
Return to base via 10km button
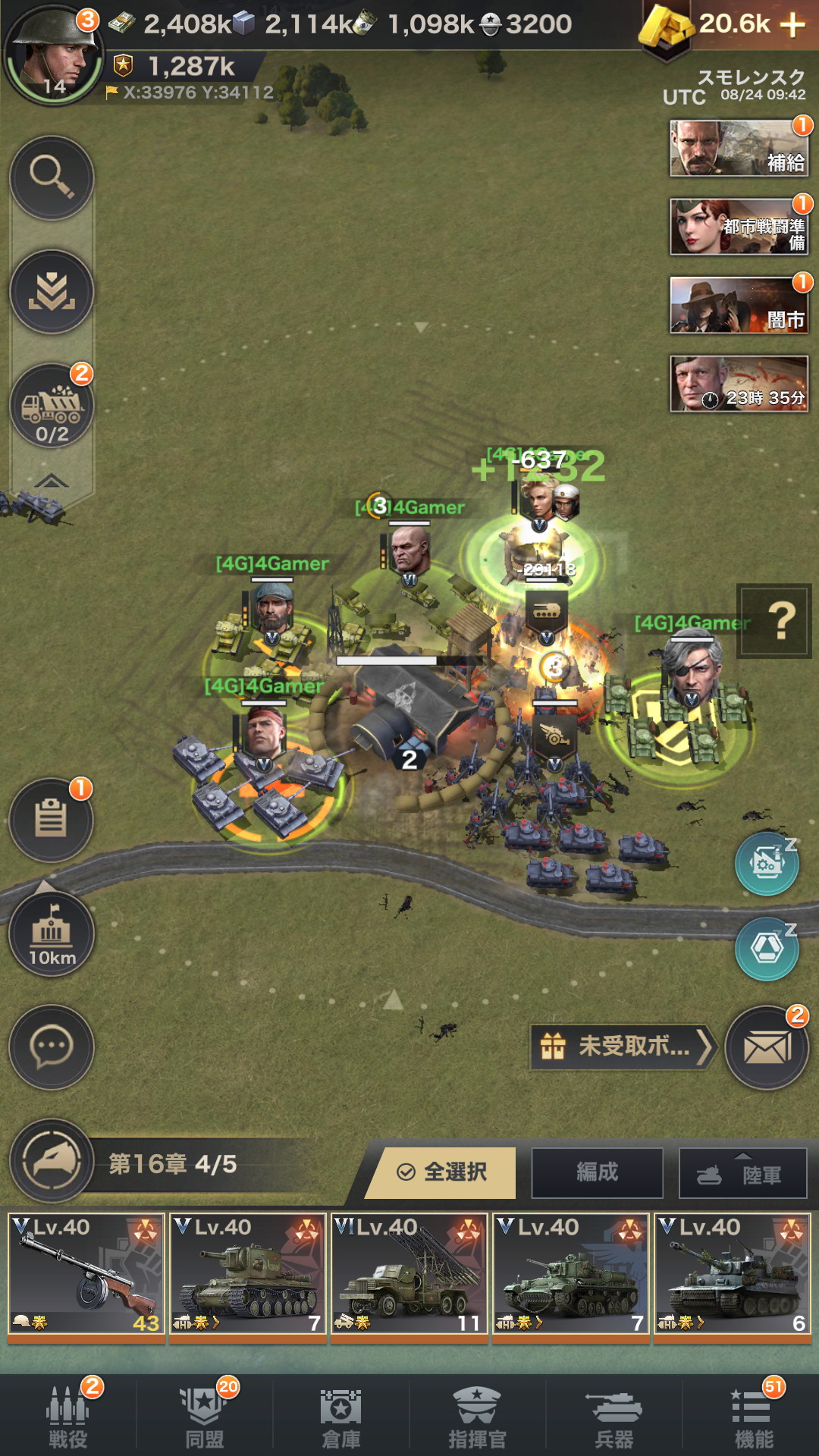52,934
